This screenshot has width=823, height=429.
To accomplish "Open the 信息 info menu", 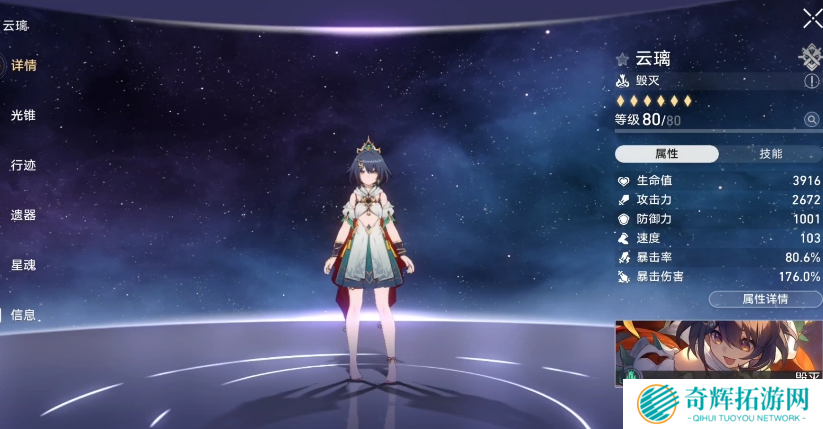I will tap(23, 315).
